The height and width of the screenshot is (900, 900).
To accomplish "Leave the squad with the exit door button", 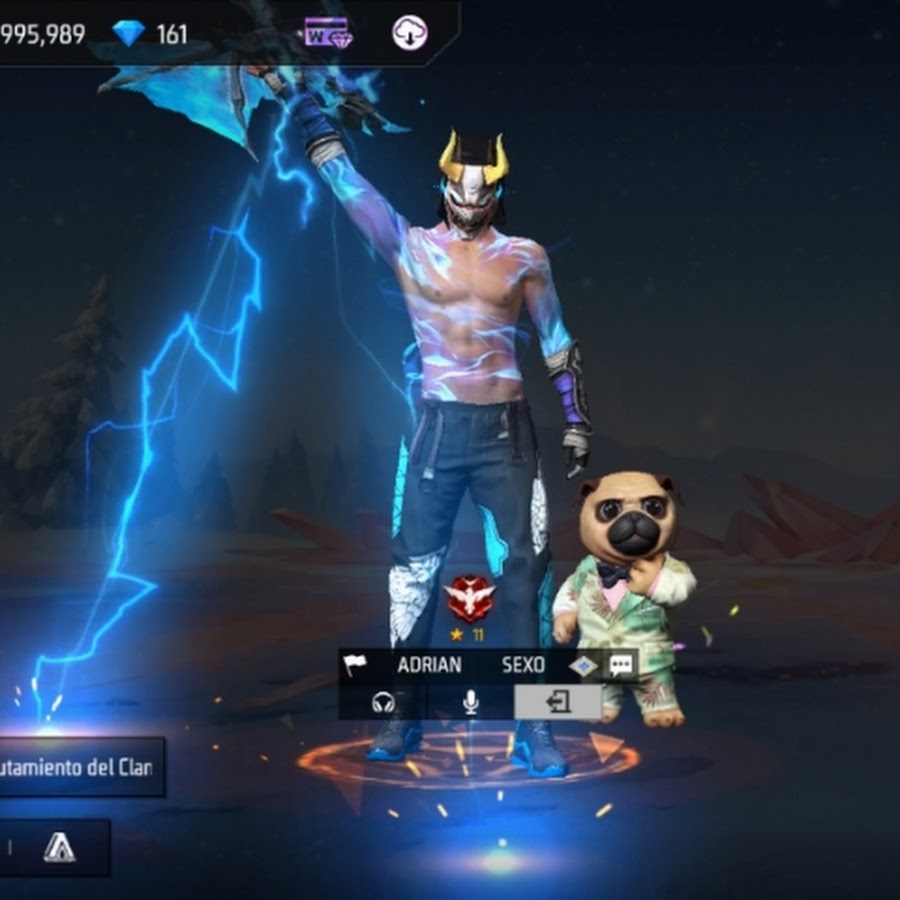I will click(x=558, y=703).
